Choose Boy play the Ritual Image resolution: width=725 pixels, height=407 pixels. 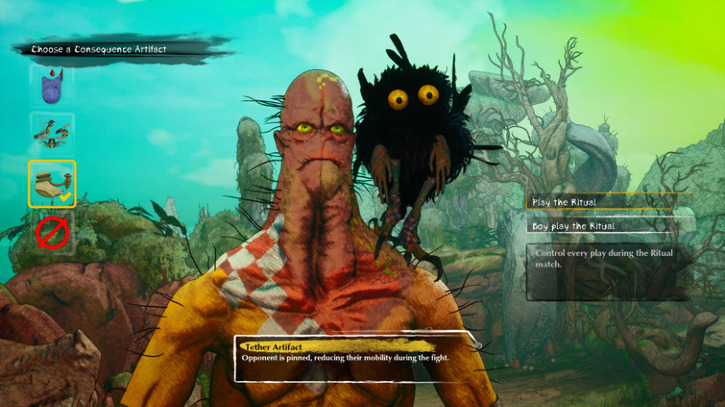(608, 226)
